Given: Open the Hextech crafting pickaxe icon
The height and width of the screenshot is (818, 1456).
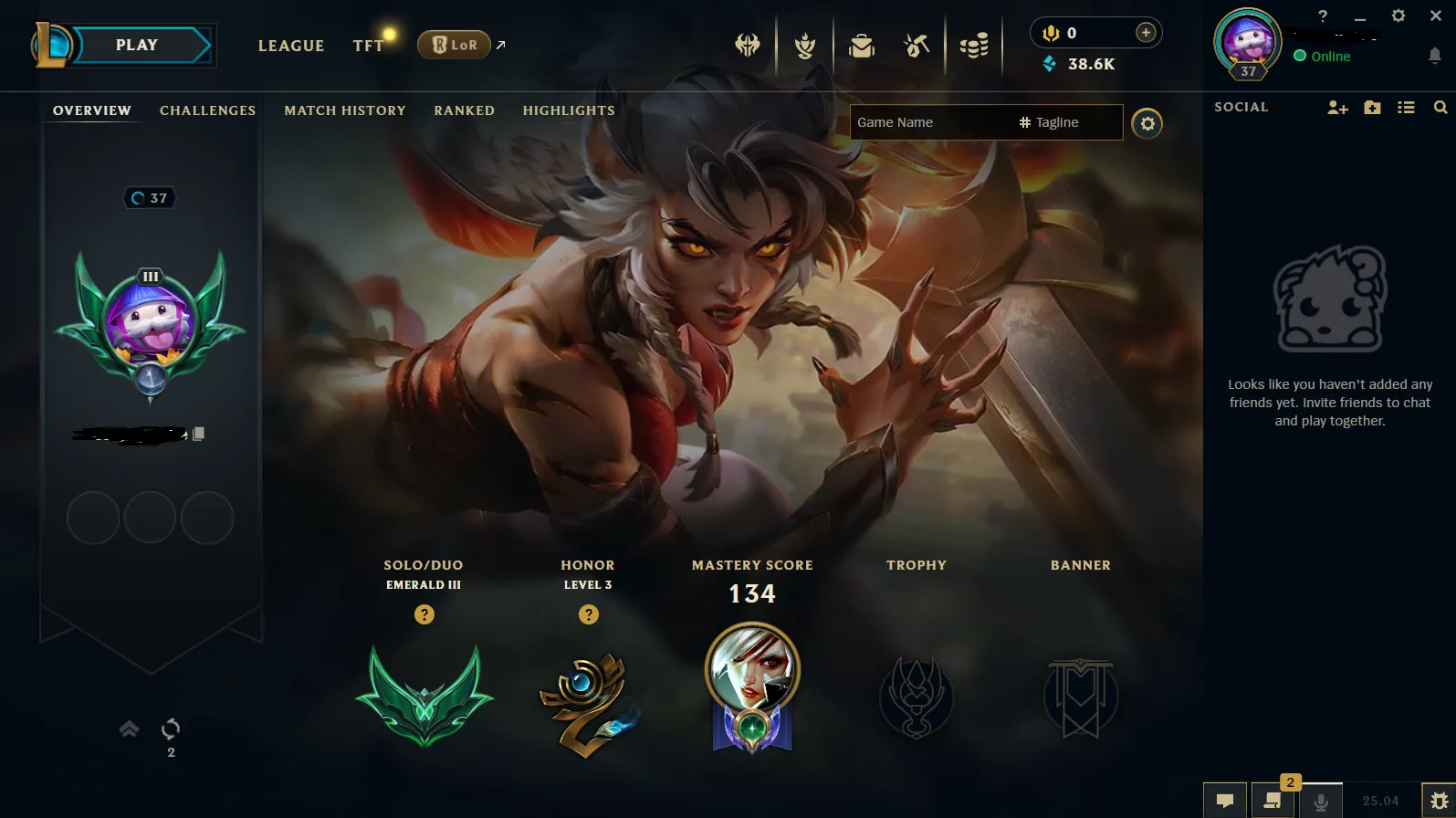Looking at the screenshot, I should click(916, 45).
